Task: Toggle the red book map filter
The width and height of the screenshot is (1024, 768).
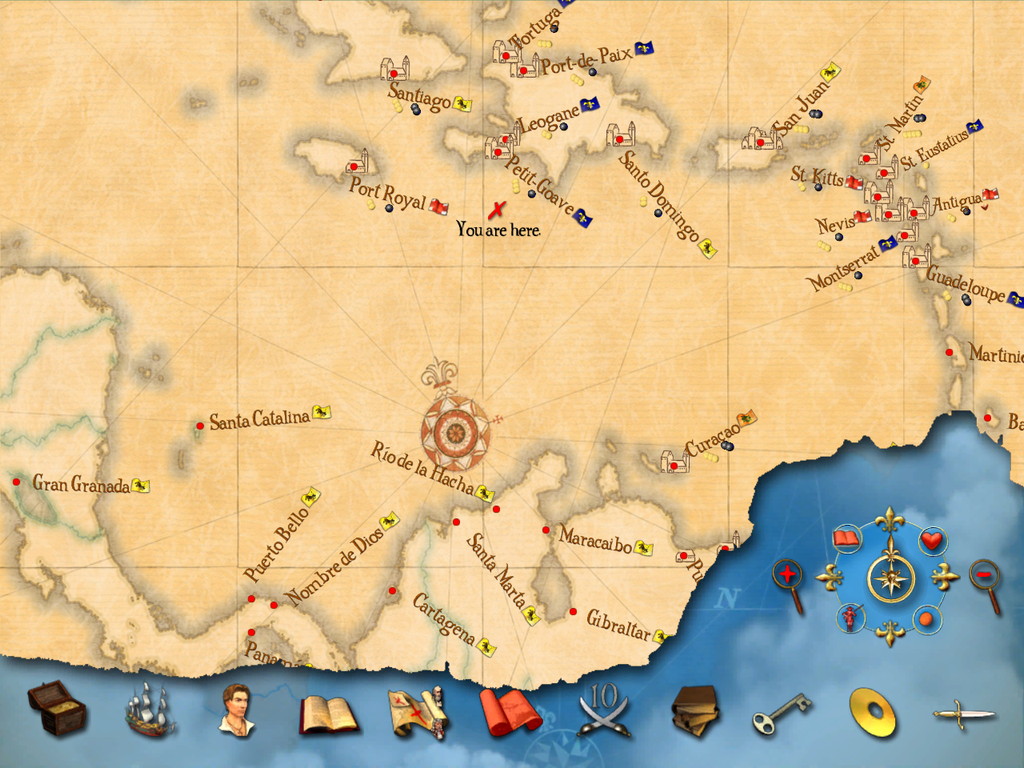Action: (x=847, y=539)
